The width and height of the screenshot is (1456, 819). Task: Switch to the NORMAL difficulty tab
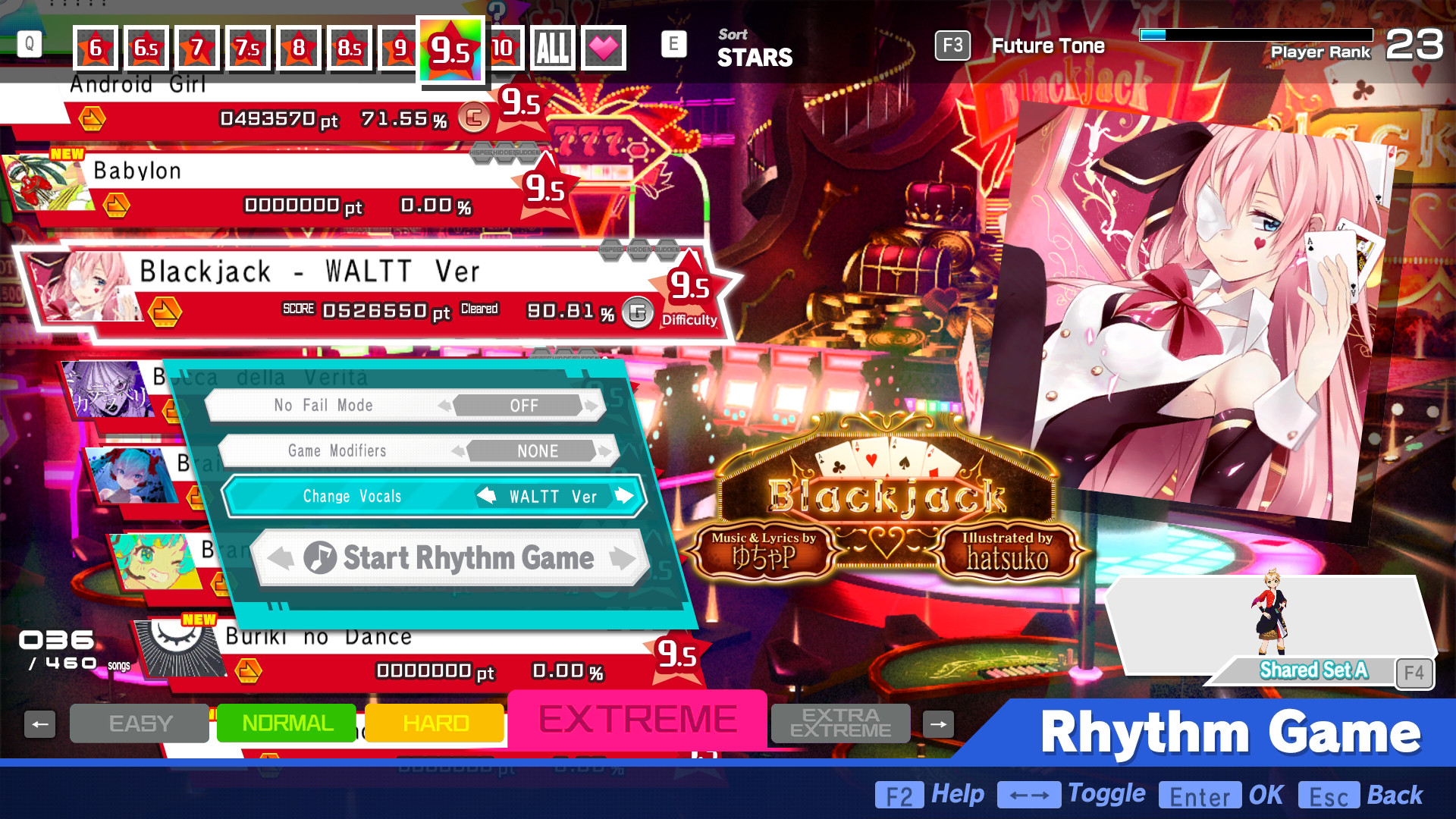286,723
